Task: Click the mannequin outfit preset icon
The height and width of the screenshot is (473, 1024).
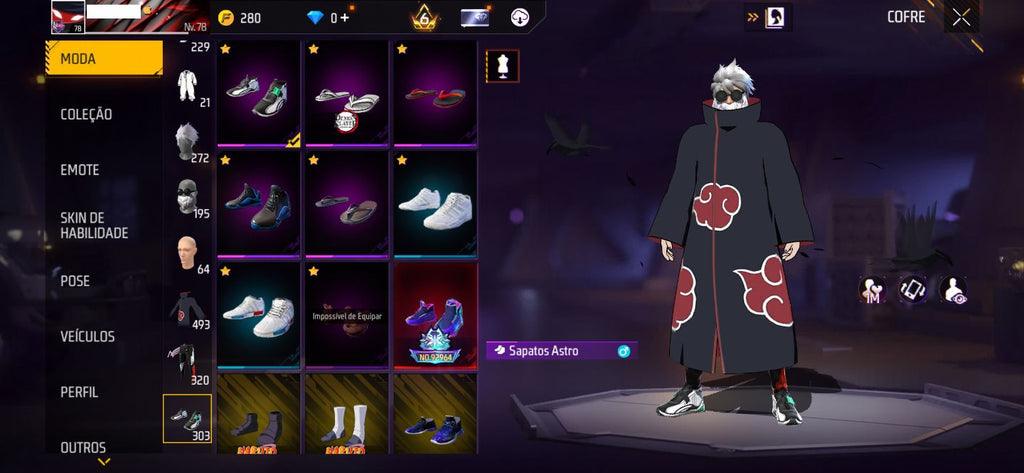Action: pyautogui.click(x=502, y=66)
